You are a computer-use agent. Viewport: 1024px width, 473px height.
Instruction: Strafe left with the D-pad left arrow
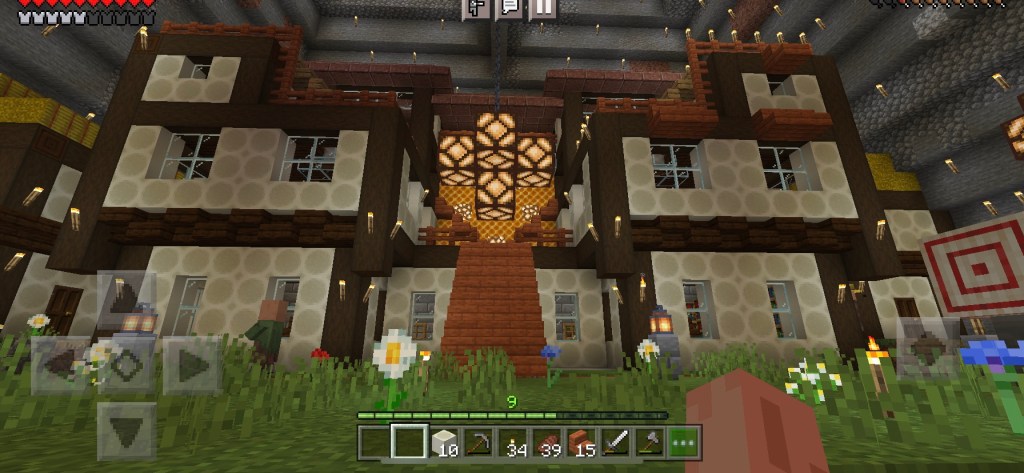pyautogui.click(x=63, y=364)
